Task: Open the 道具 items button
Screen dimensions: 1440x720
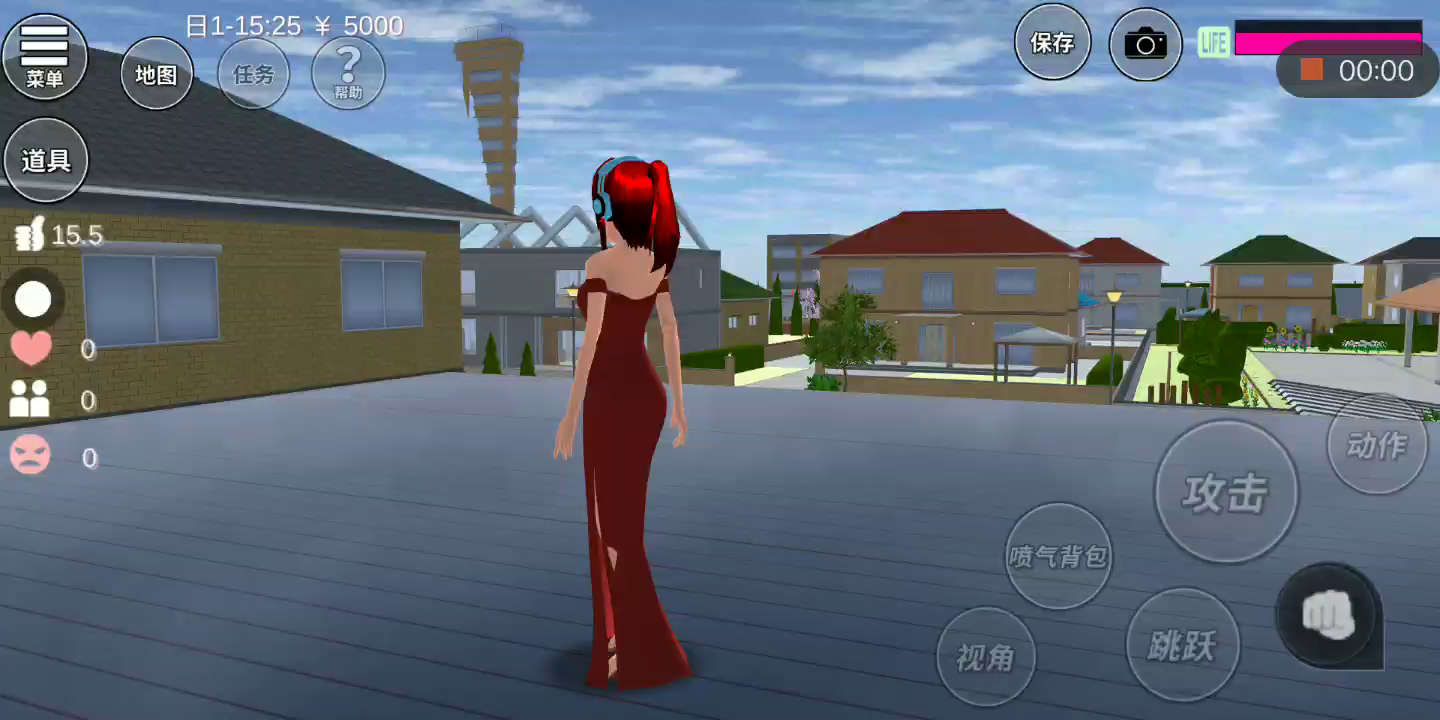Action: click(x=46, y=160)
